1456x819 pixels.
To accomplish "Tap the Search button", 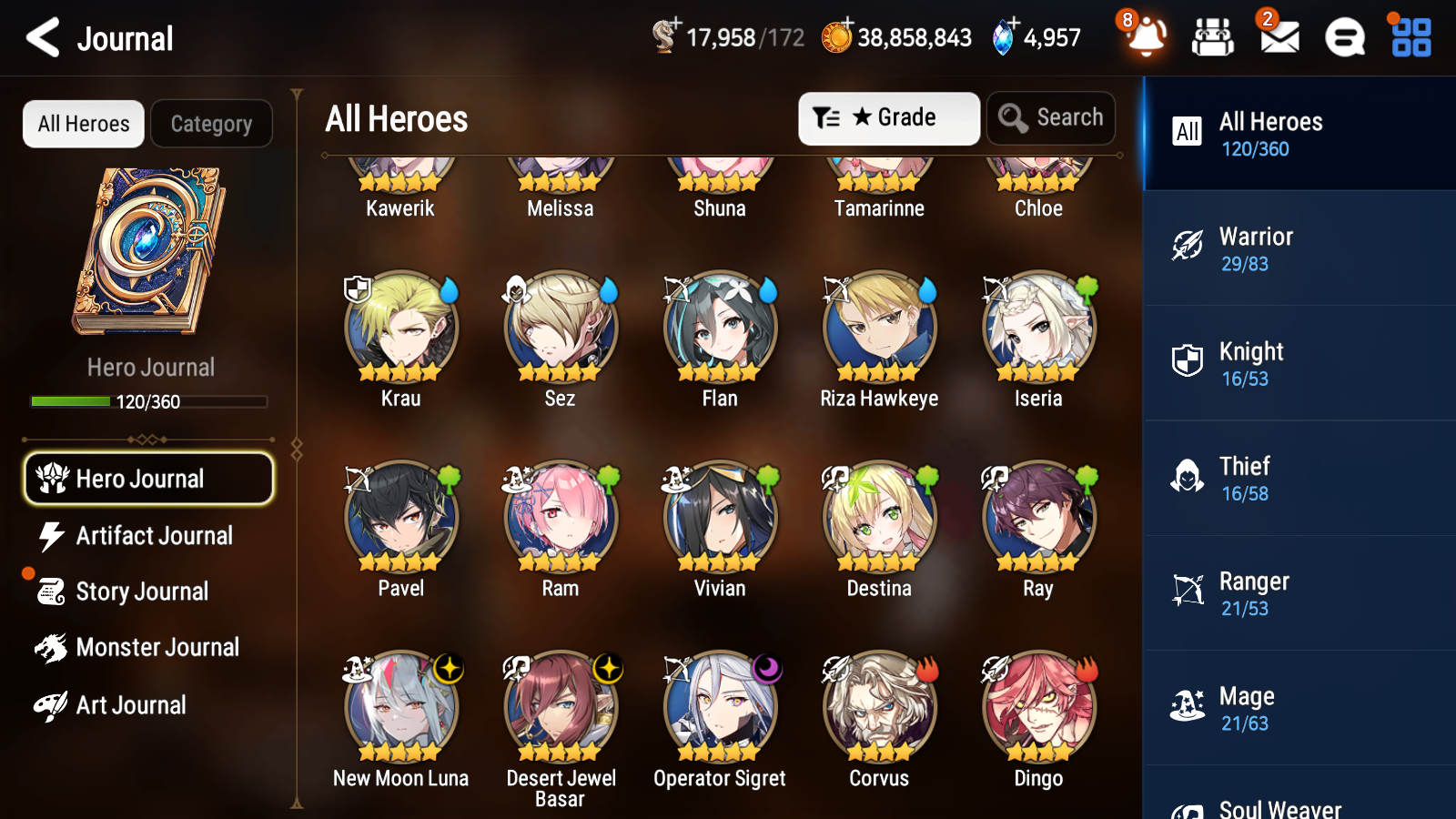I will (1051, 117).
